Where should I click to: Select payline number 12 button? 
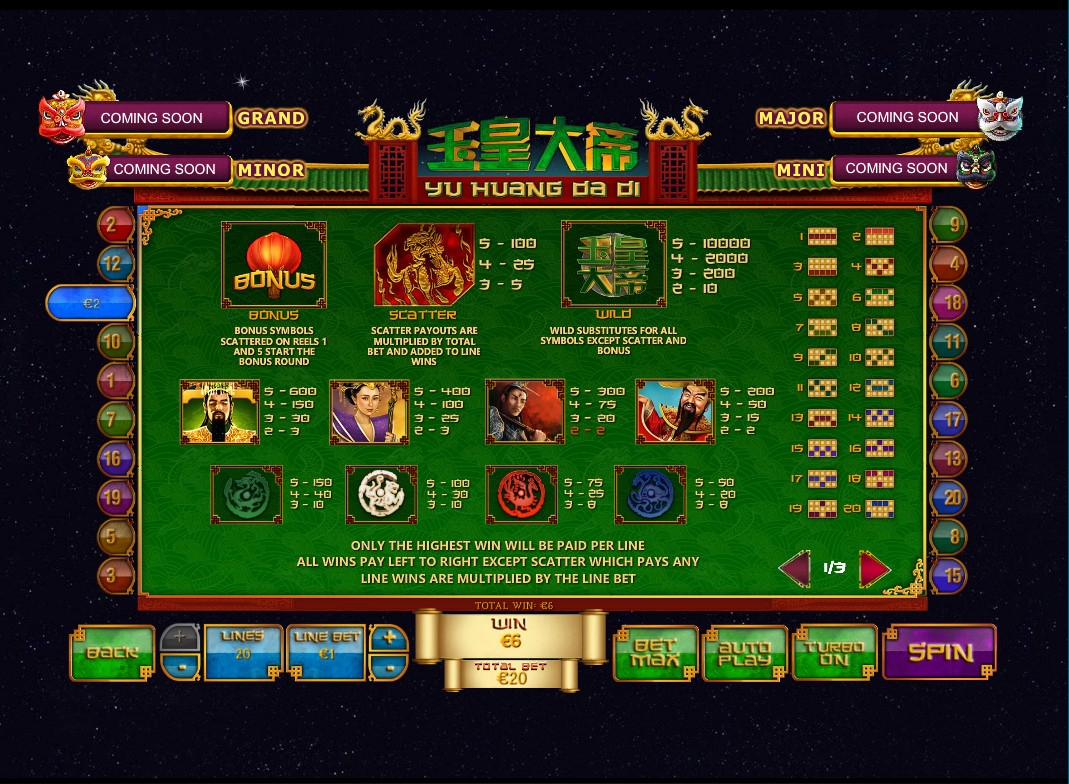pos(115,263)
